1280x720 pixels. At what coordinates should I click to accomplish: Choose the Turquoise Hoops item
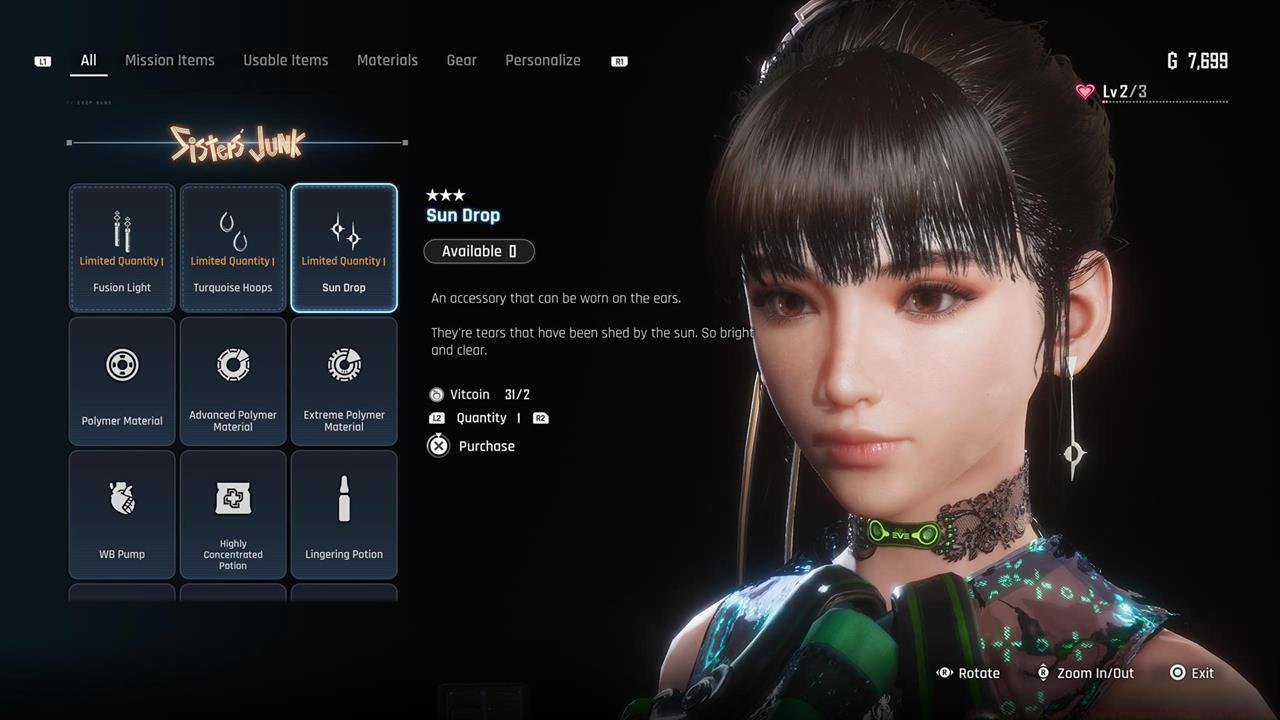pos(233,248)
